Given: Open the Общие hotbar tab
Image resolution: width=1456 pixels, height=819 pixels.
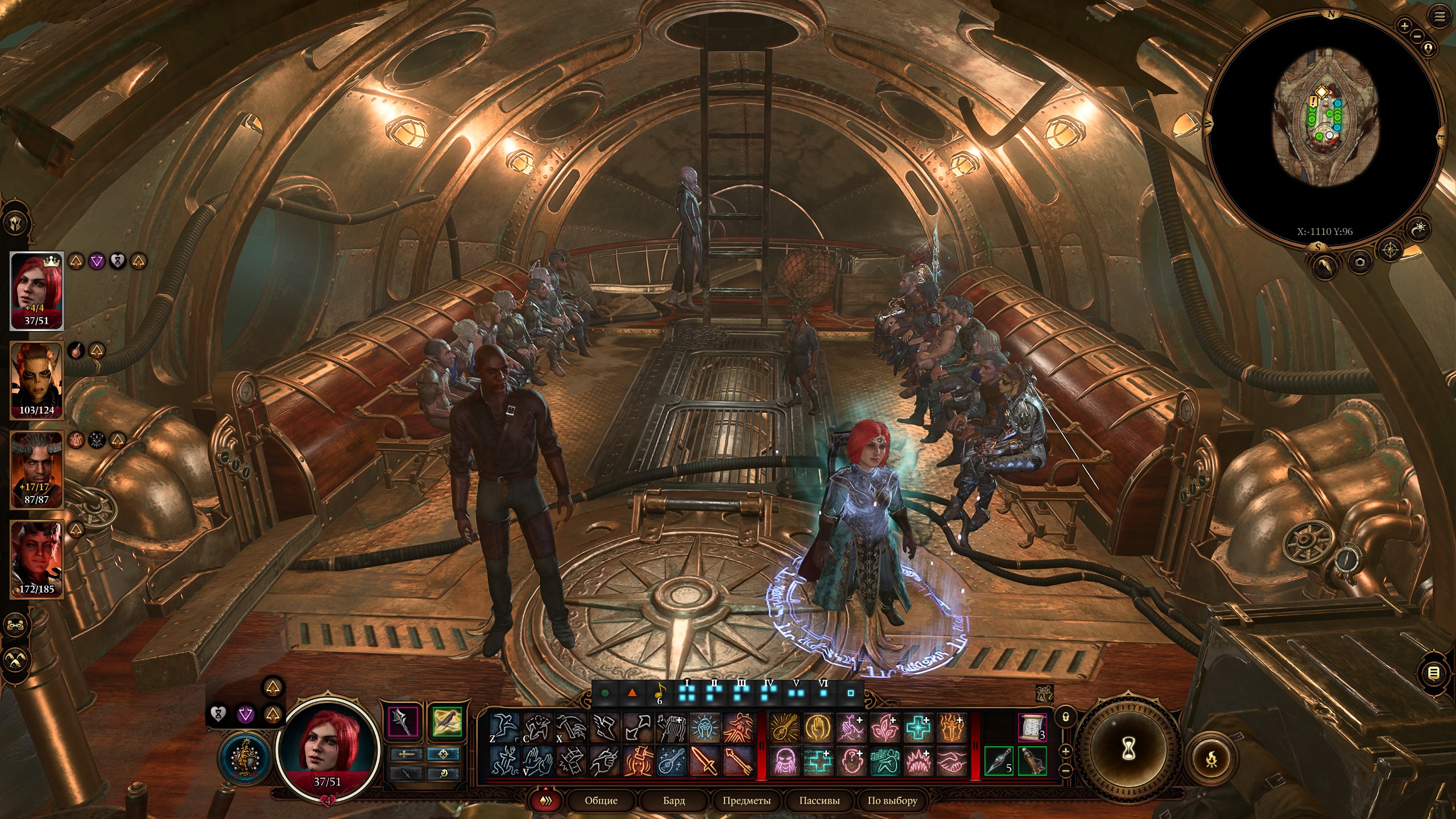Looking at the screenshot, I should click(601, 800).
